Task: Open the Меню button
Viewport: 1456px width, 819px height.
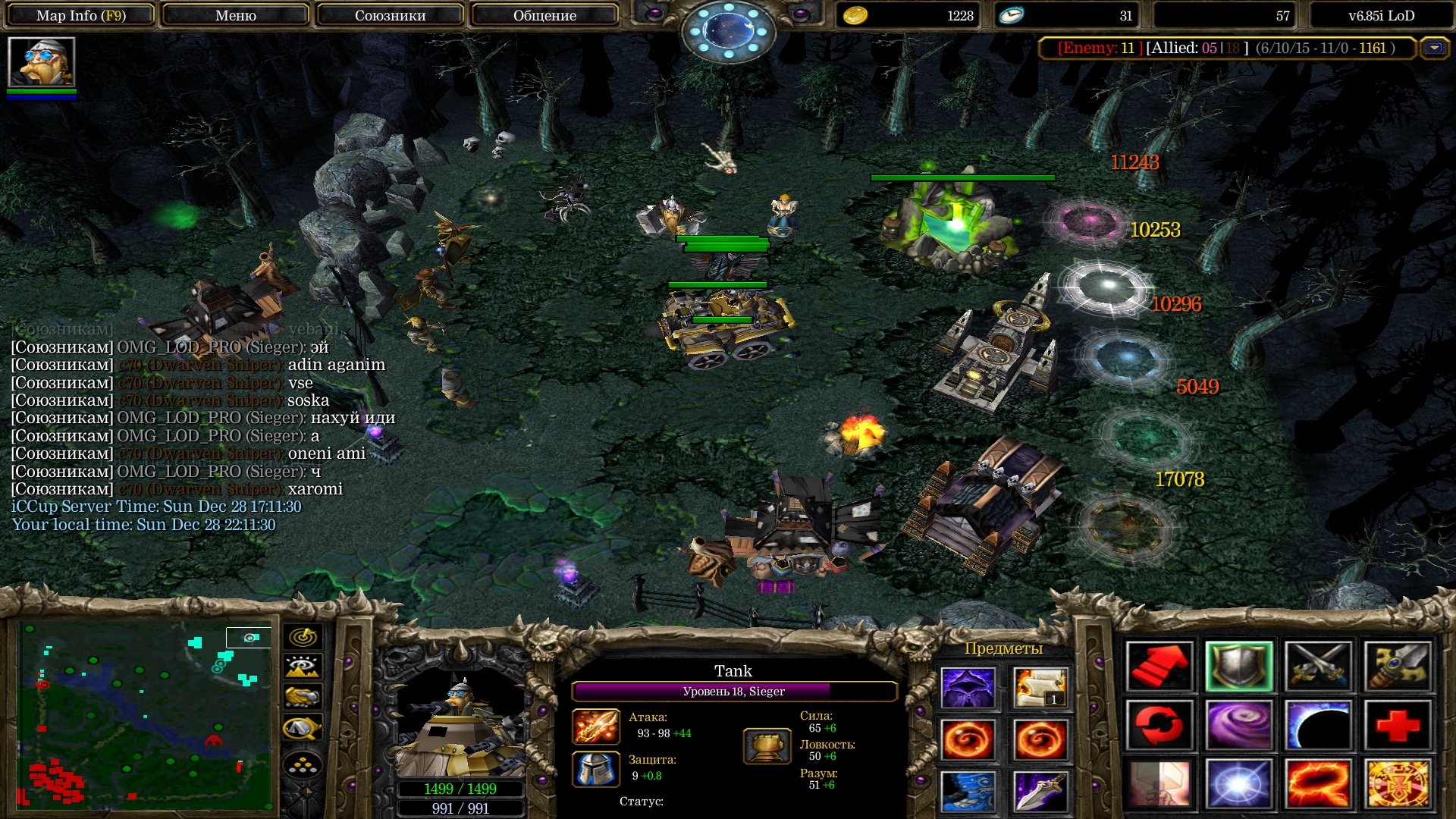Action: (235, 15)
